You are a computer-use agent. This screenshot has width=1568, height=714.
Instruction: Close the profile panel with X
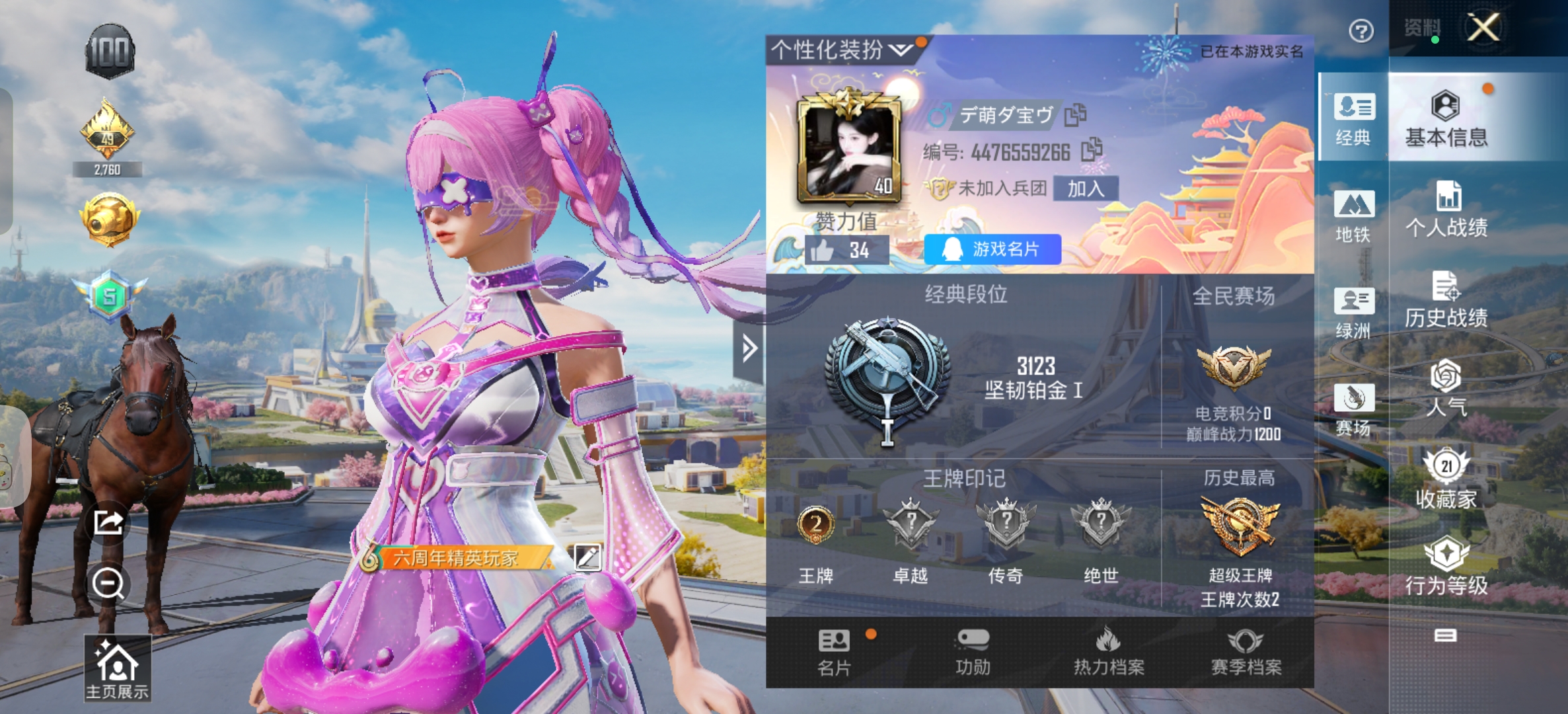coord(1483,28)
